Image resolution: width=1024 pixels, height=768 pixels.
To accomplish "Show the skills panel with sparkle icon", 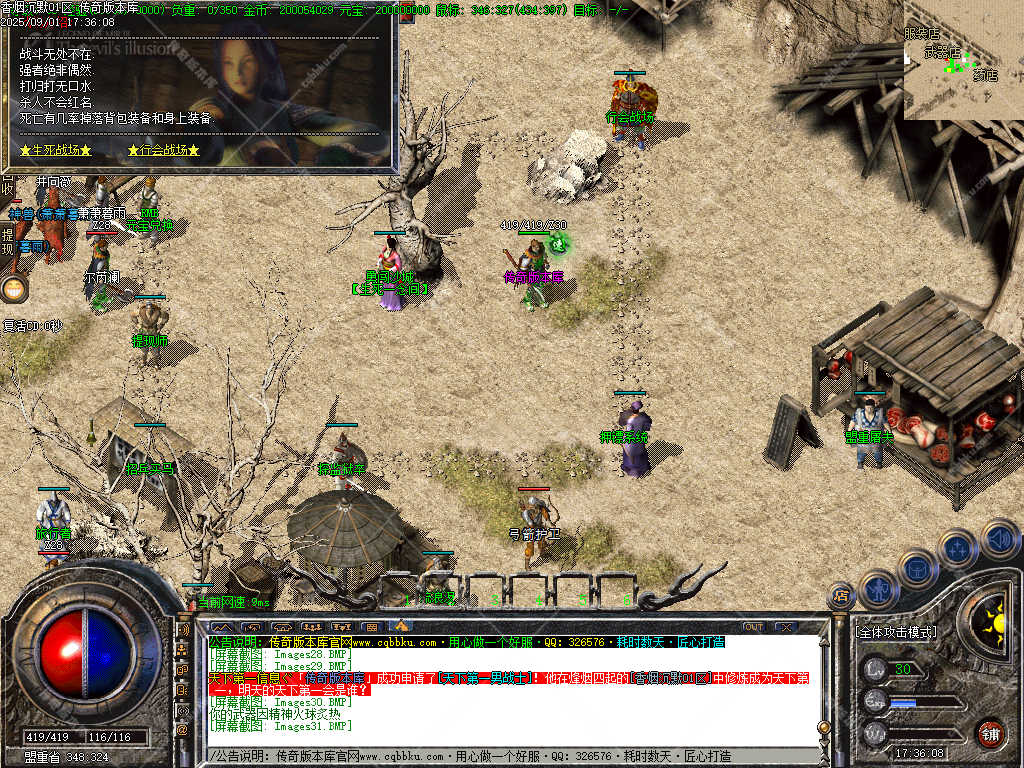I will (957, 548).
